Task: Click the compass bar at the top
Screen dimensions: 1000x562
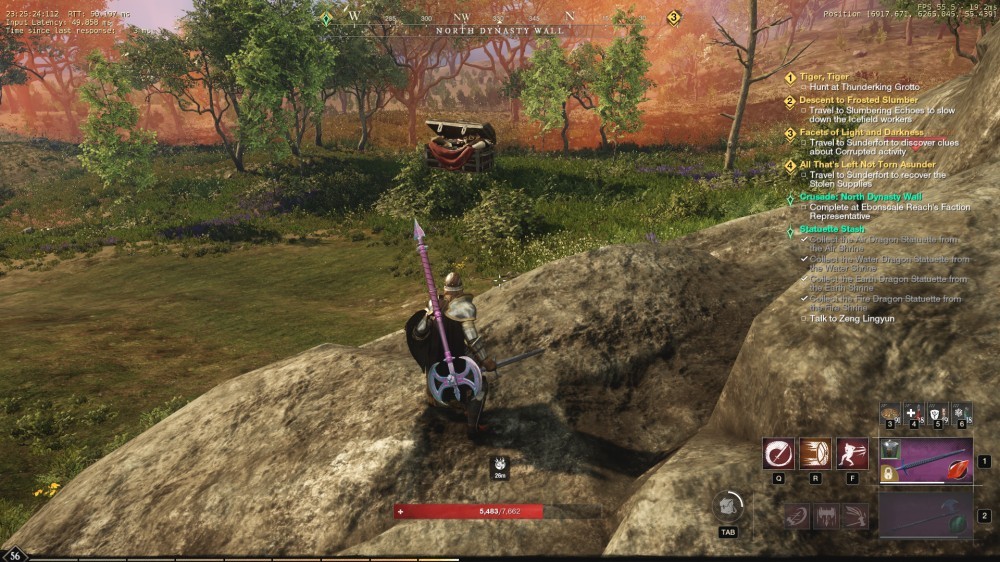Action: (x=498, y=18)
